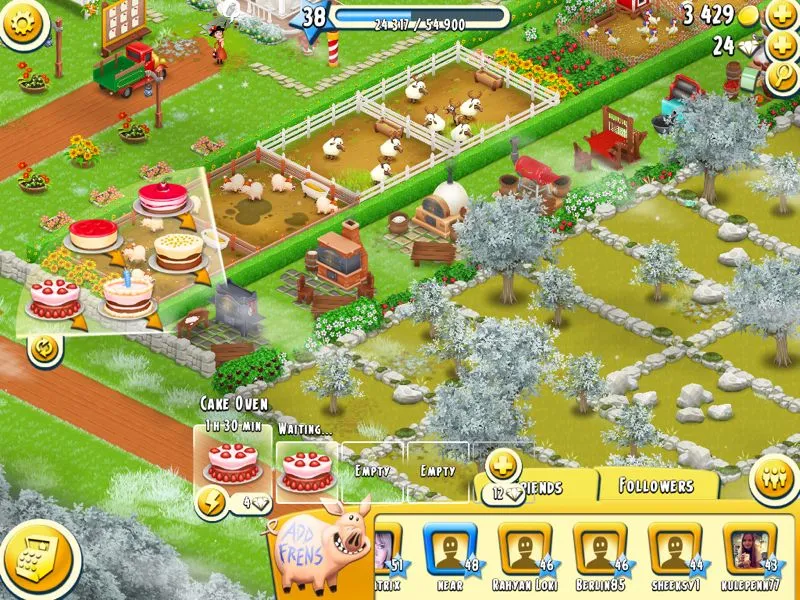Choose the birthday cake with blue candle
The height and width of the screenshot is (600, 800).
click(x=128, y=293)
